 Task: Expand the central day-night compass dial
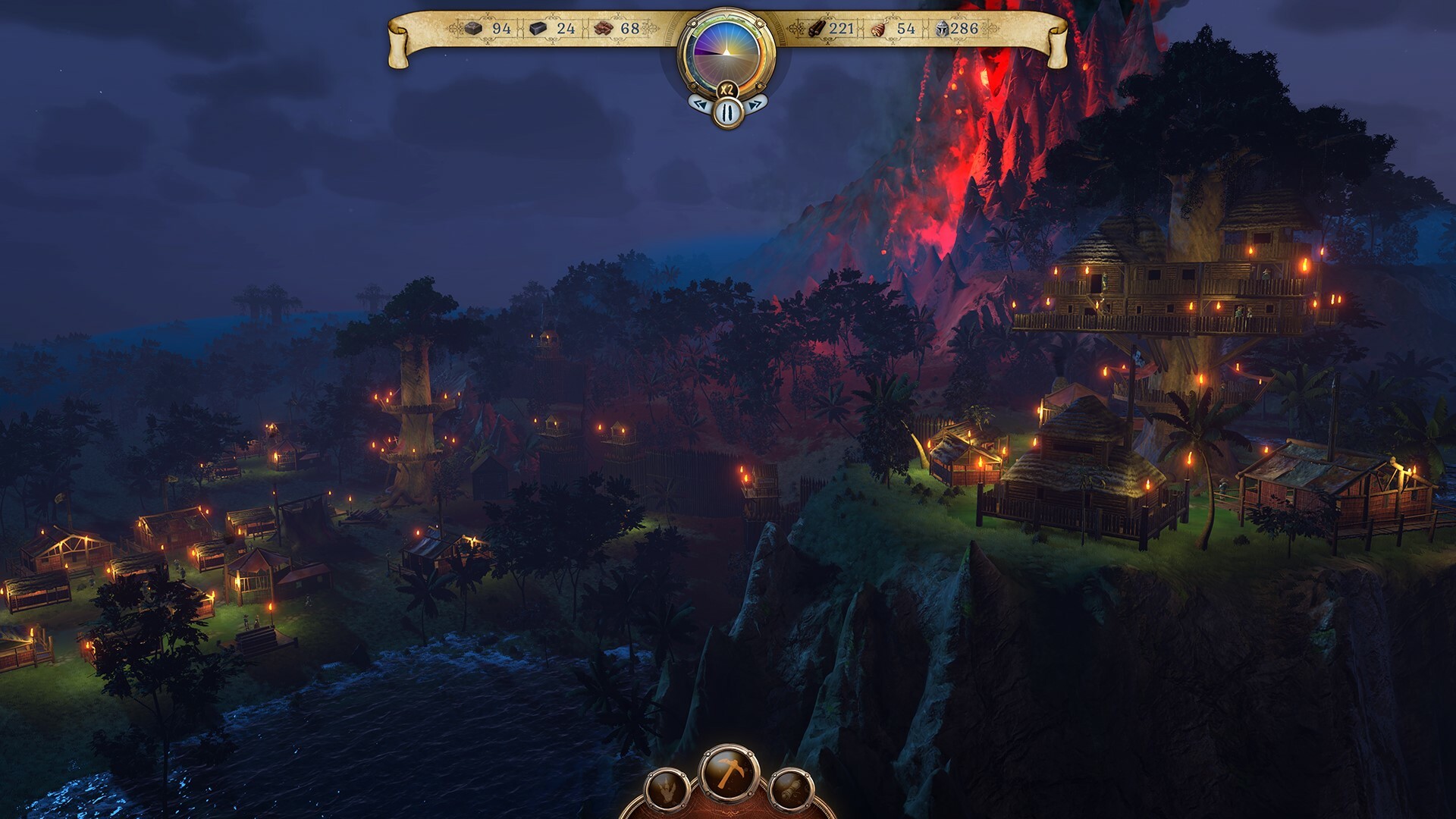[x=727, y=52]
